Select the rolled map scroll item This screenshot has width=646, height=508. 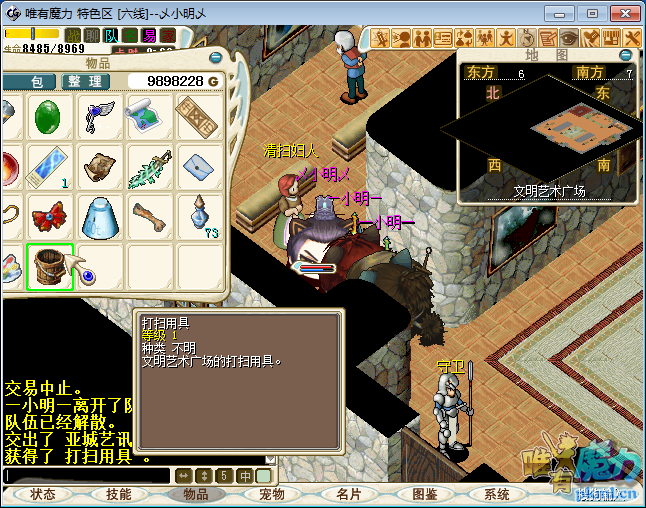tap(149, 118)
